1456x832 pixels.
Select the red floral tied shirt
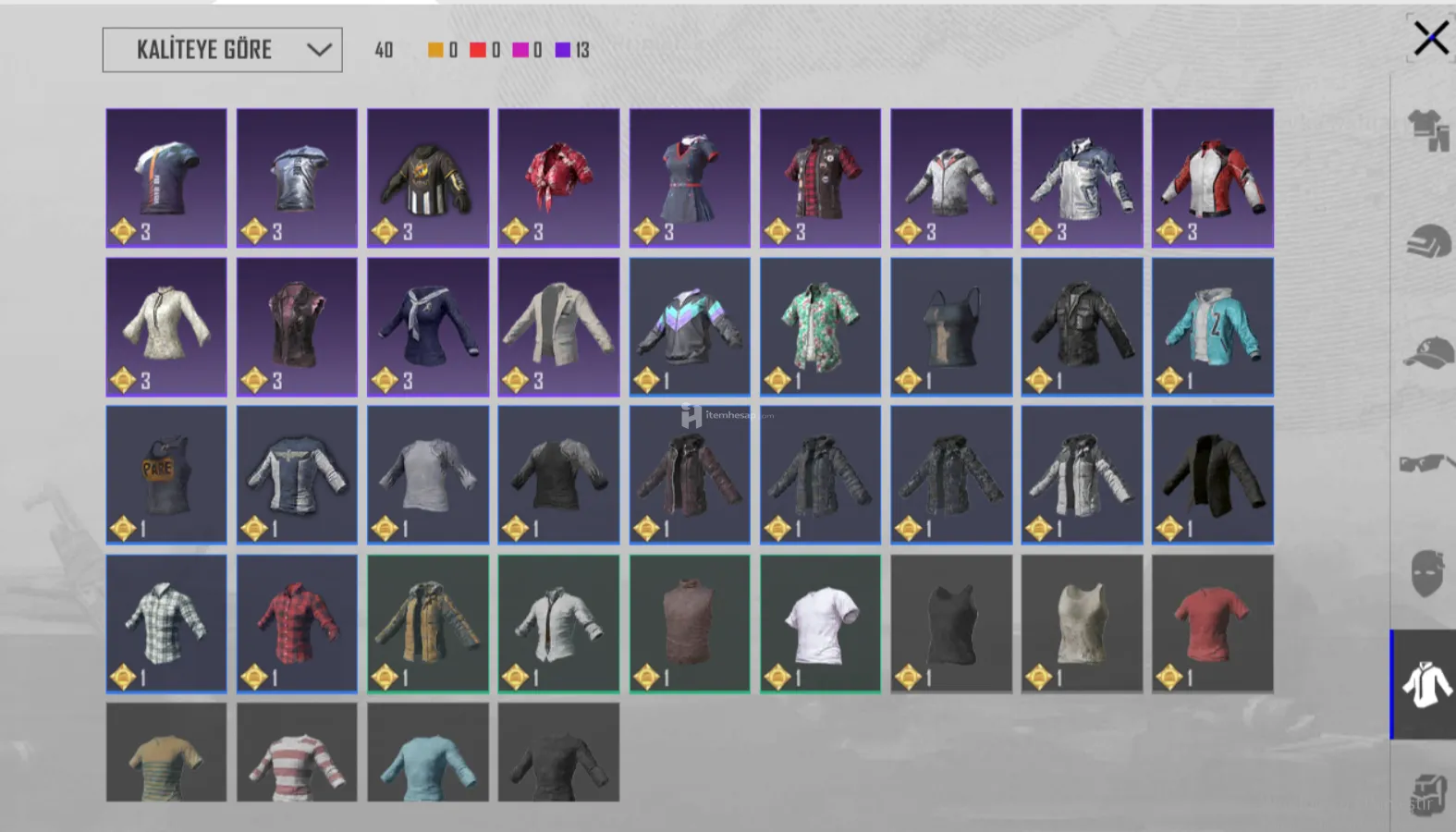(558, 177)
